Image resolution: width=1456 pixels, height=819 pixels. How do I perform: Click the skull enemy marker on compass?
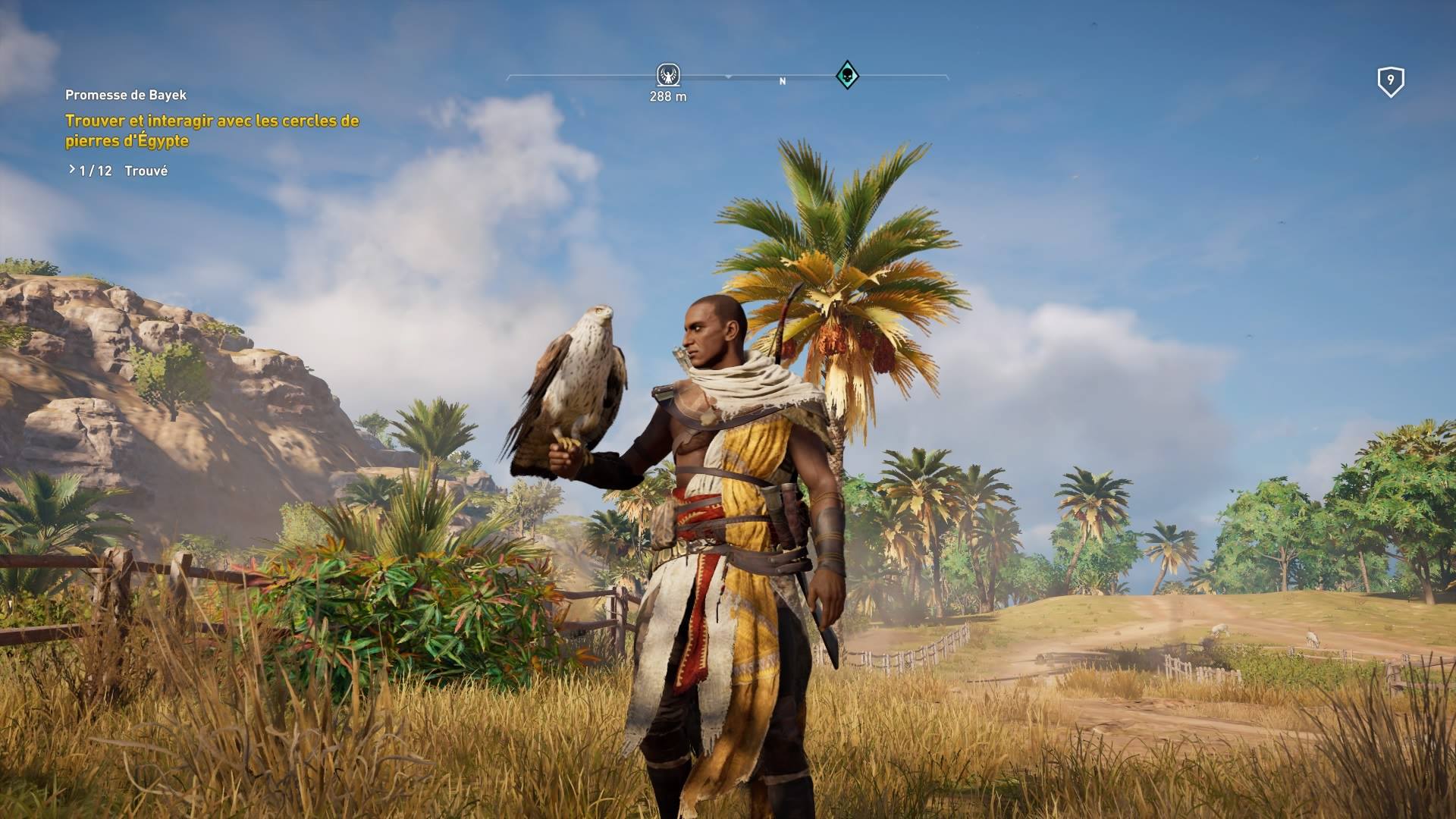[846, 75]
